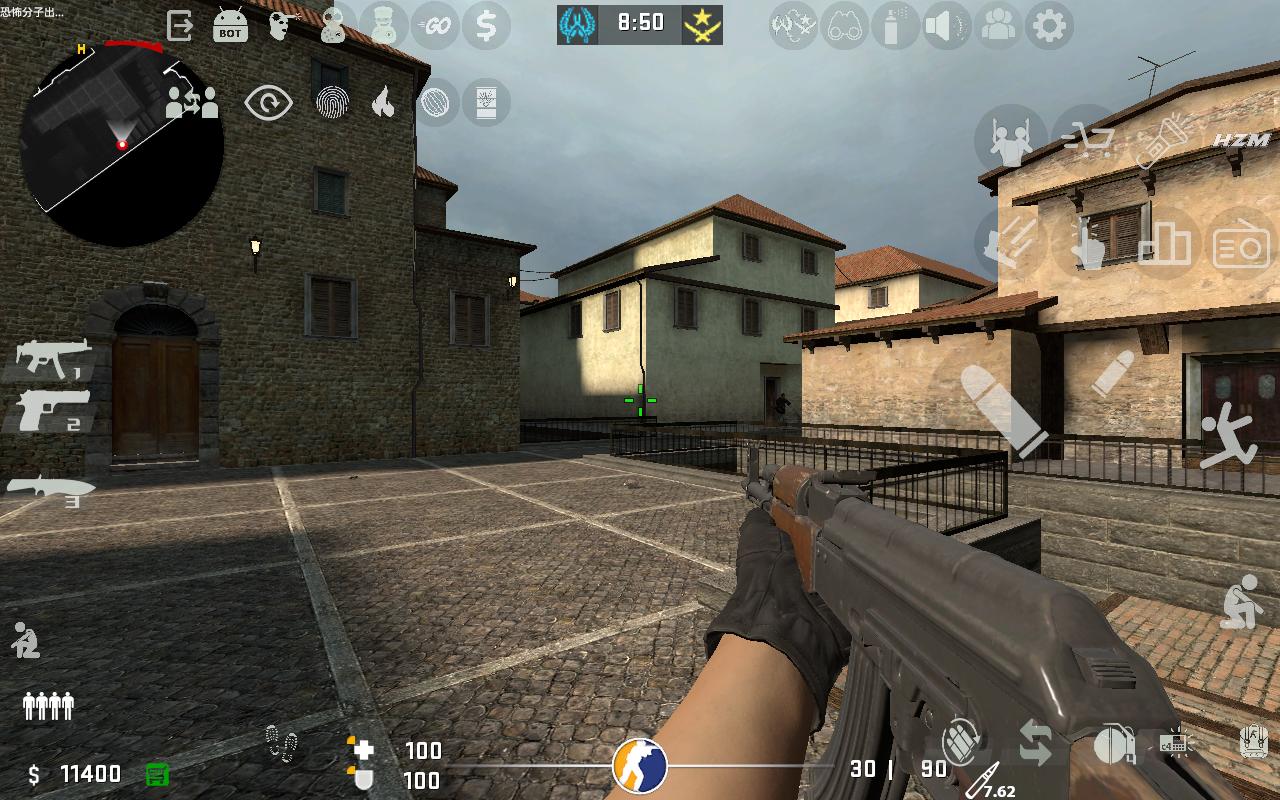Activate the binoculars view

tap(844, 26)
